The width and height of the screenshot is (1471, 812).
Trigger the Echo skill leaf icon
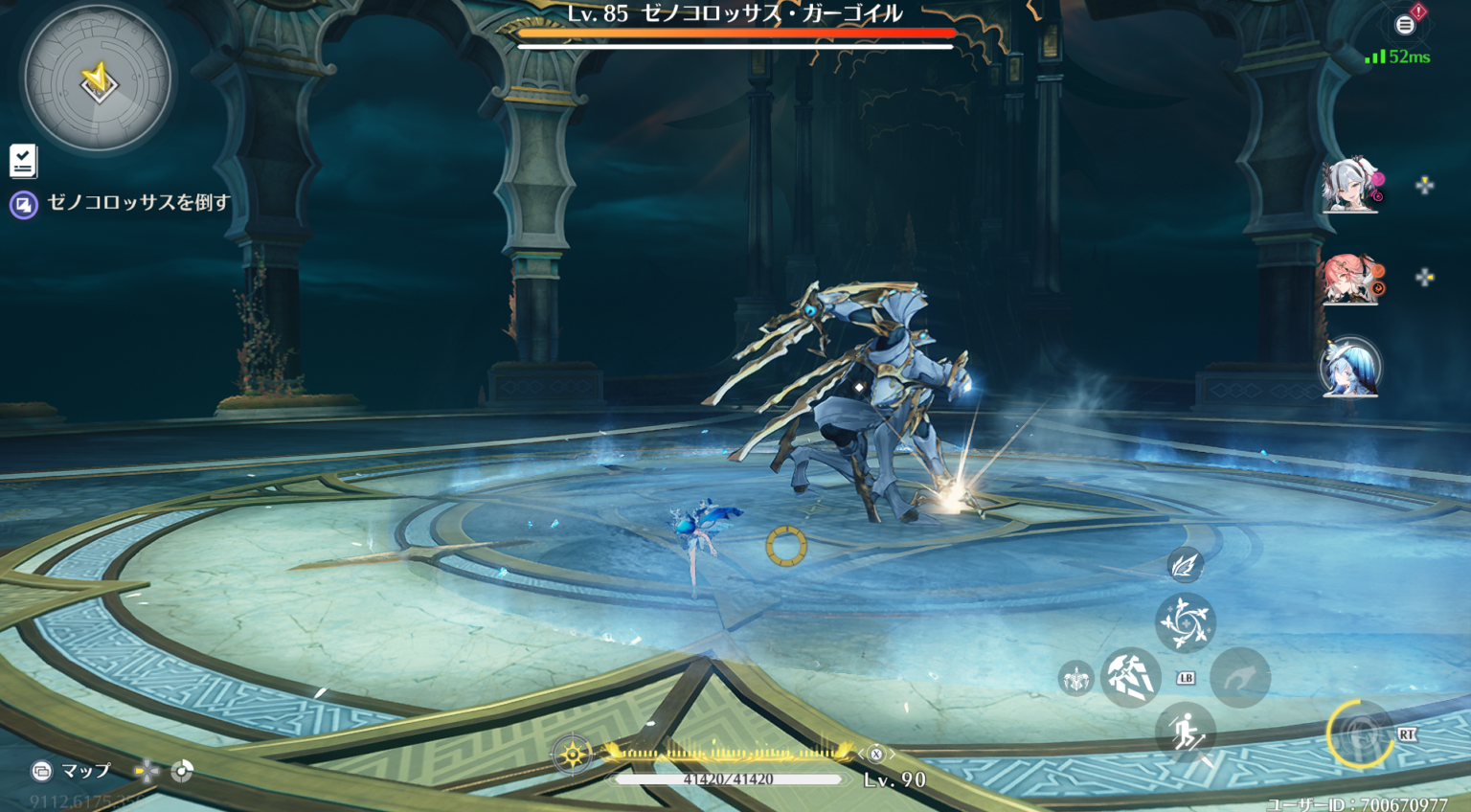[x=1185, y=565]
